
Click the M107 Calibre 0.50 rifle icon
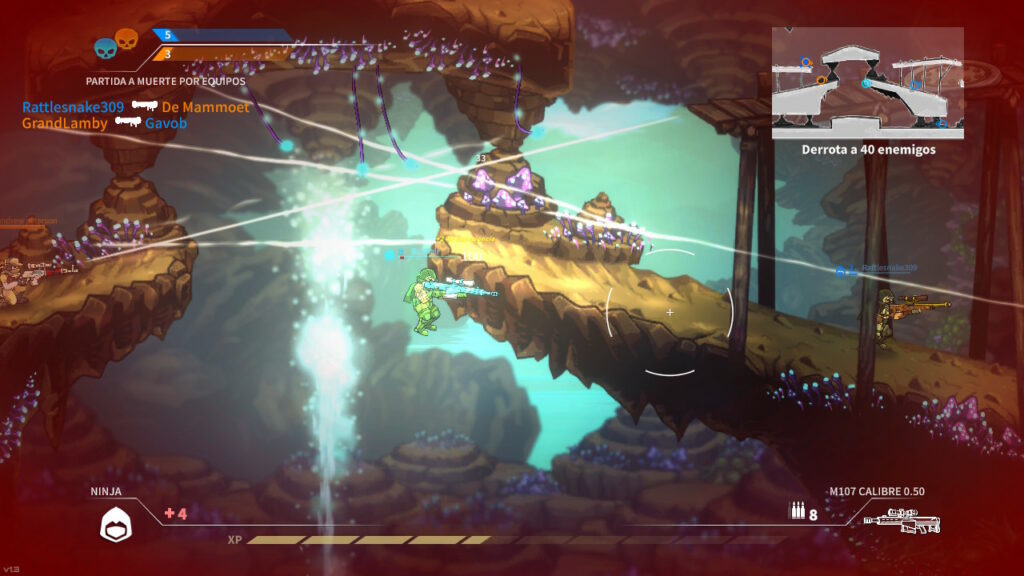[901, 522]
